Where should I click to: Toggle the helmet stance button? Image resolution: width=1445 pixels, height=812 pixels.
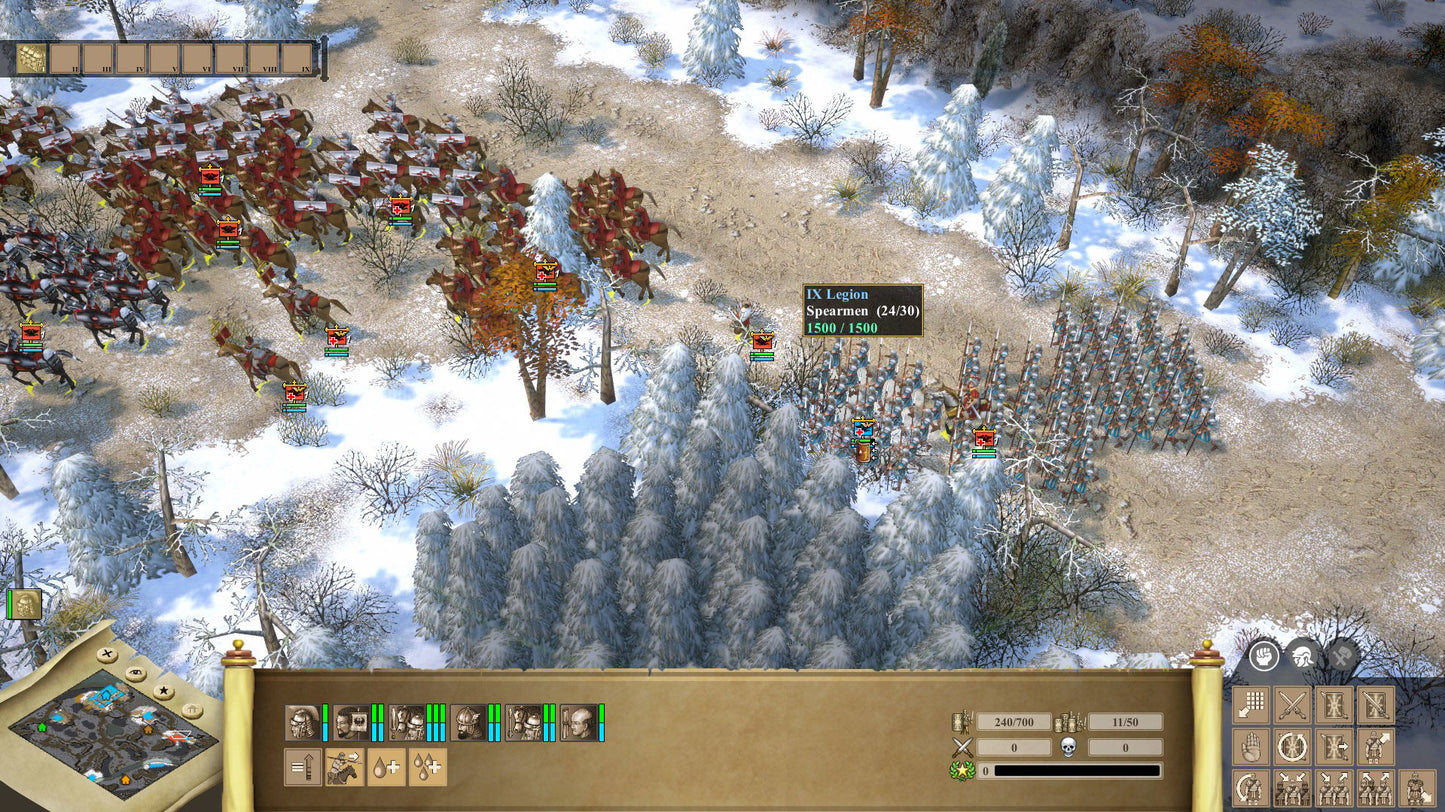(x=1305, y=656)
